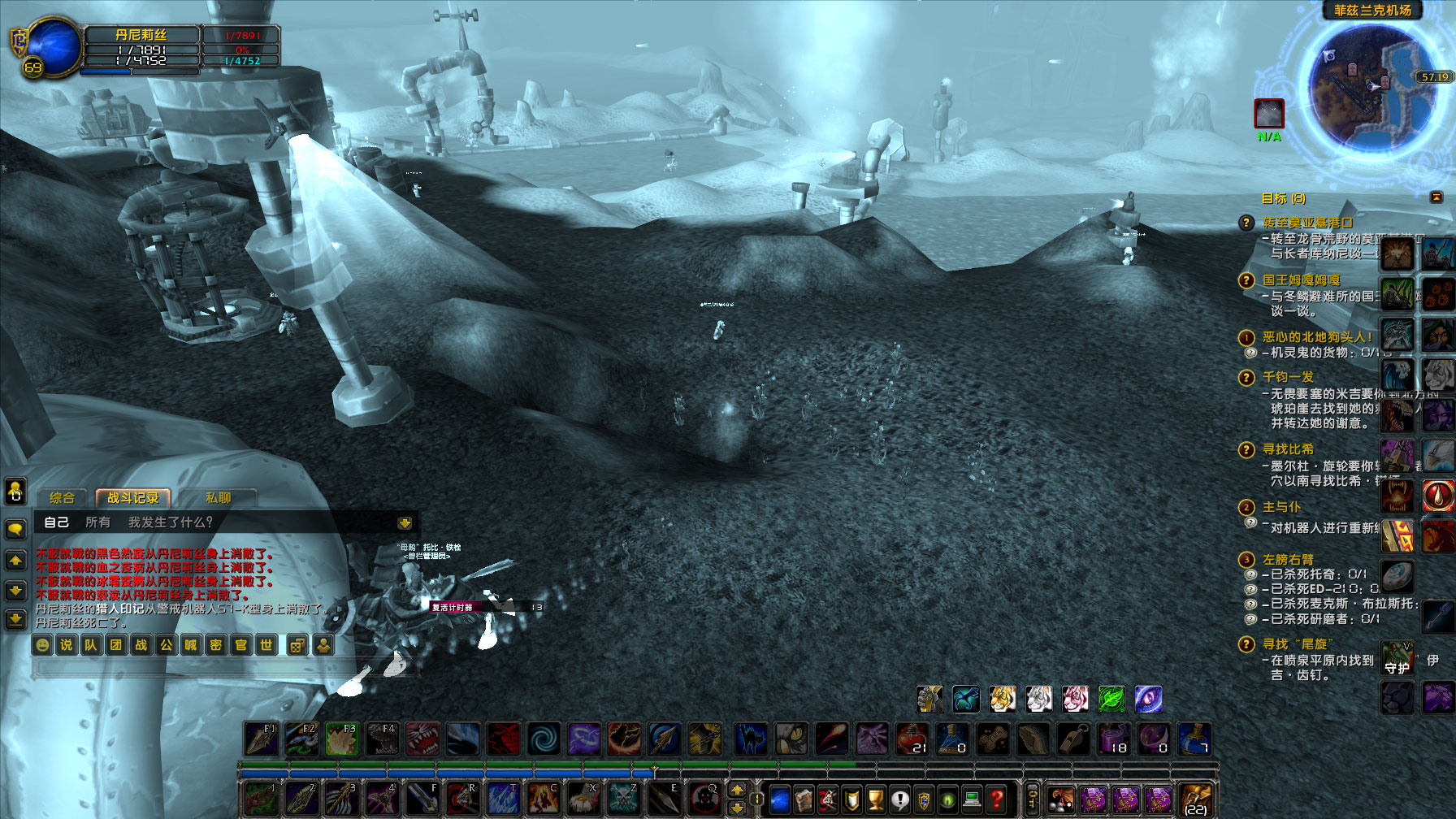Click the minimap showing 菲兹兰克机场
The height and width of the screenshot is (819, 1456).
click(x=1373, y=89)
